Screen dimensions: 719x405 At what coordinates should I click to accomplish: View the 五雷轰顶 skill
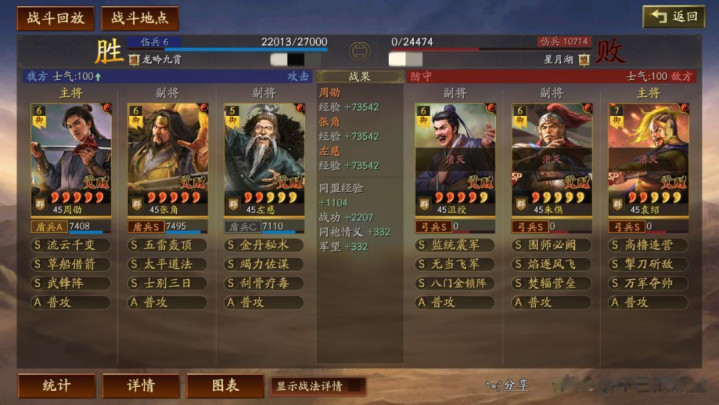click(x=168, y=245)
